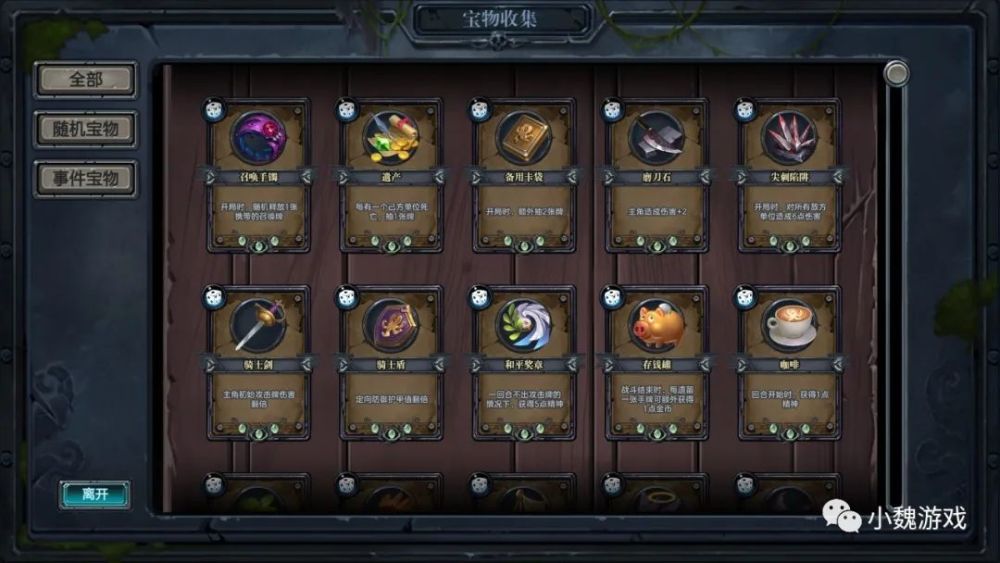
Task: Show the 随机宝物 random treasures category
Action: click(85, 129)
